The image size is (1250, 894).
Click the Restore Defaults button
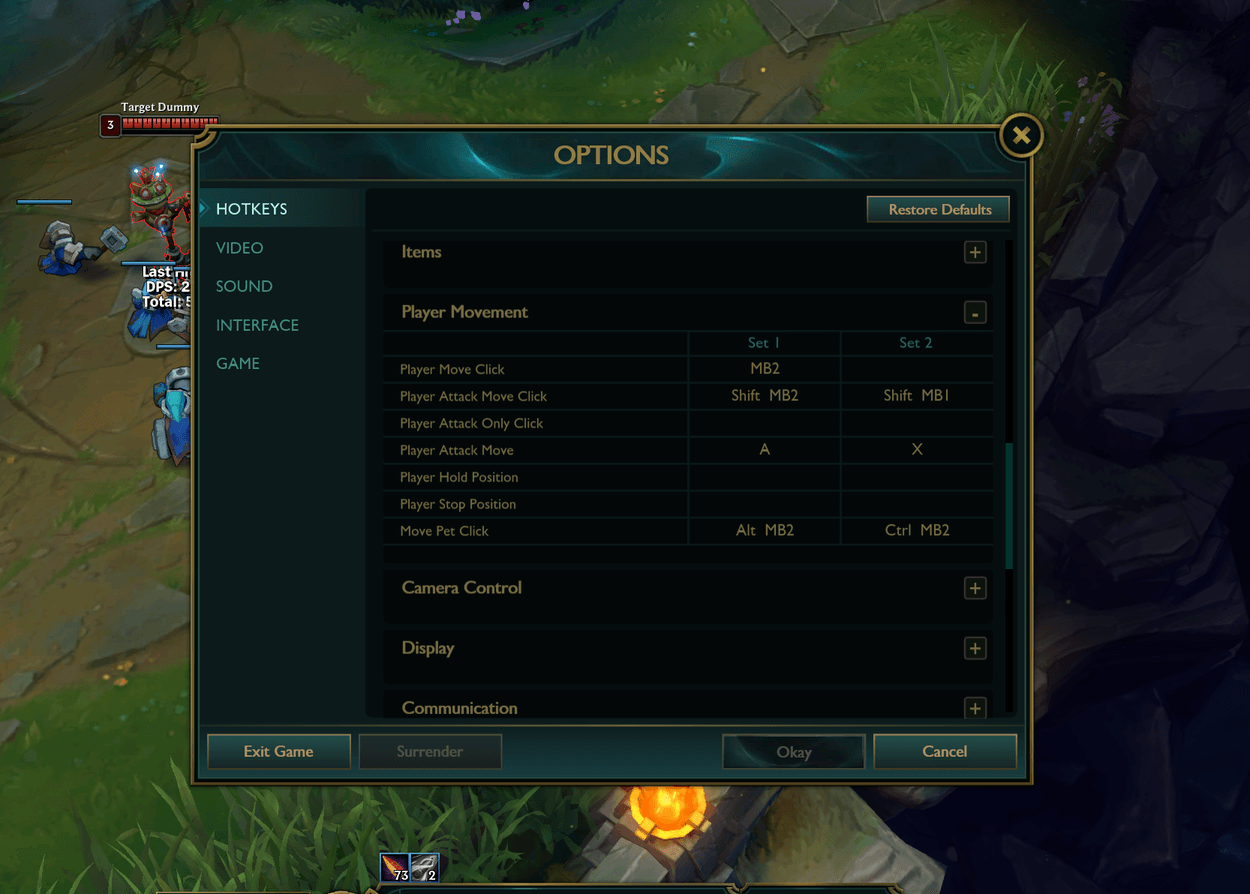tap(939, 209)
